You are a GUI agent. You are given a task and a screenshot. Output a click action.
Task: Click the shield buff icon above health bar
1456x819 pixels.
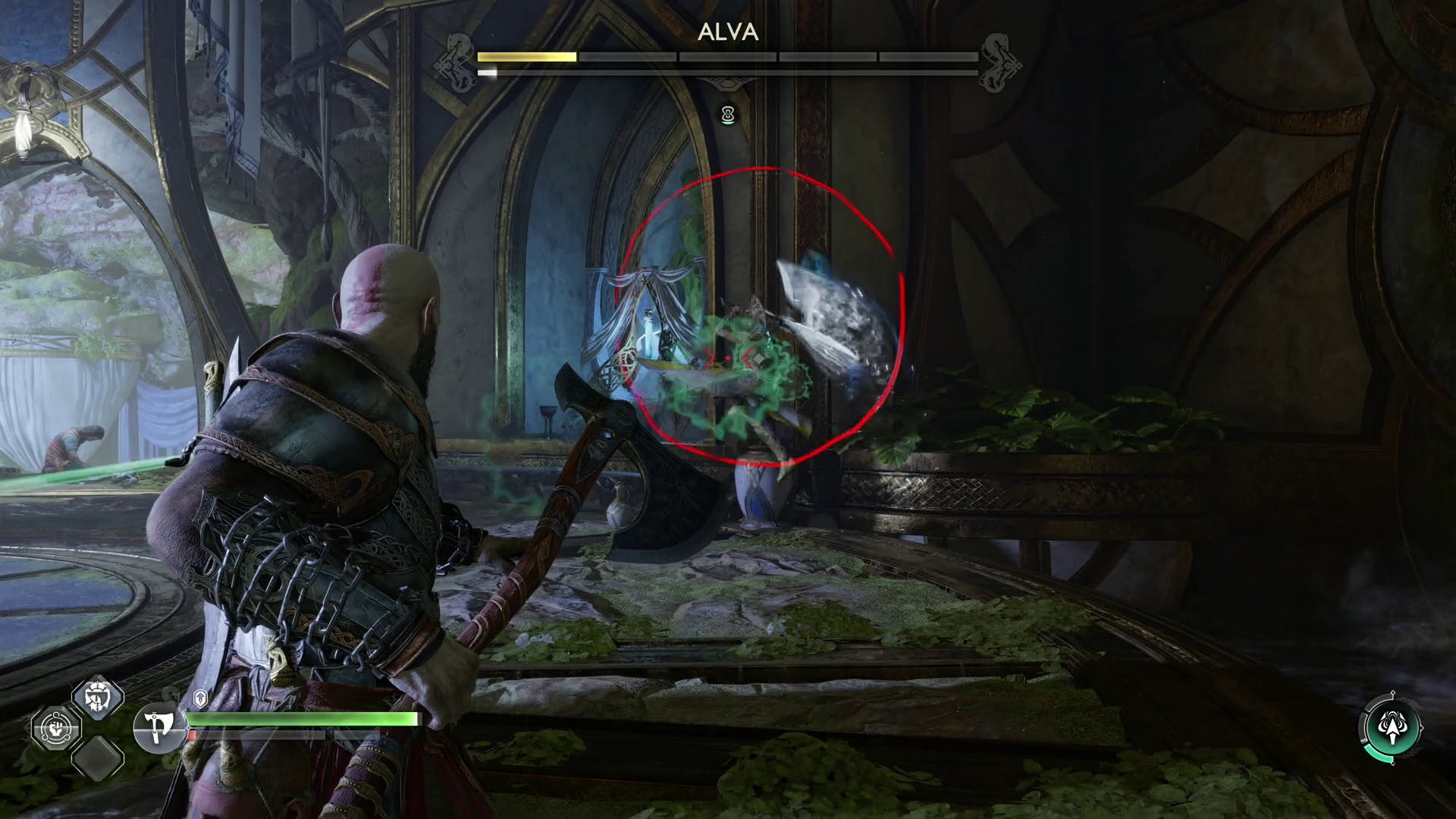201,698
